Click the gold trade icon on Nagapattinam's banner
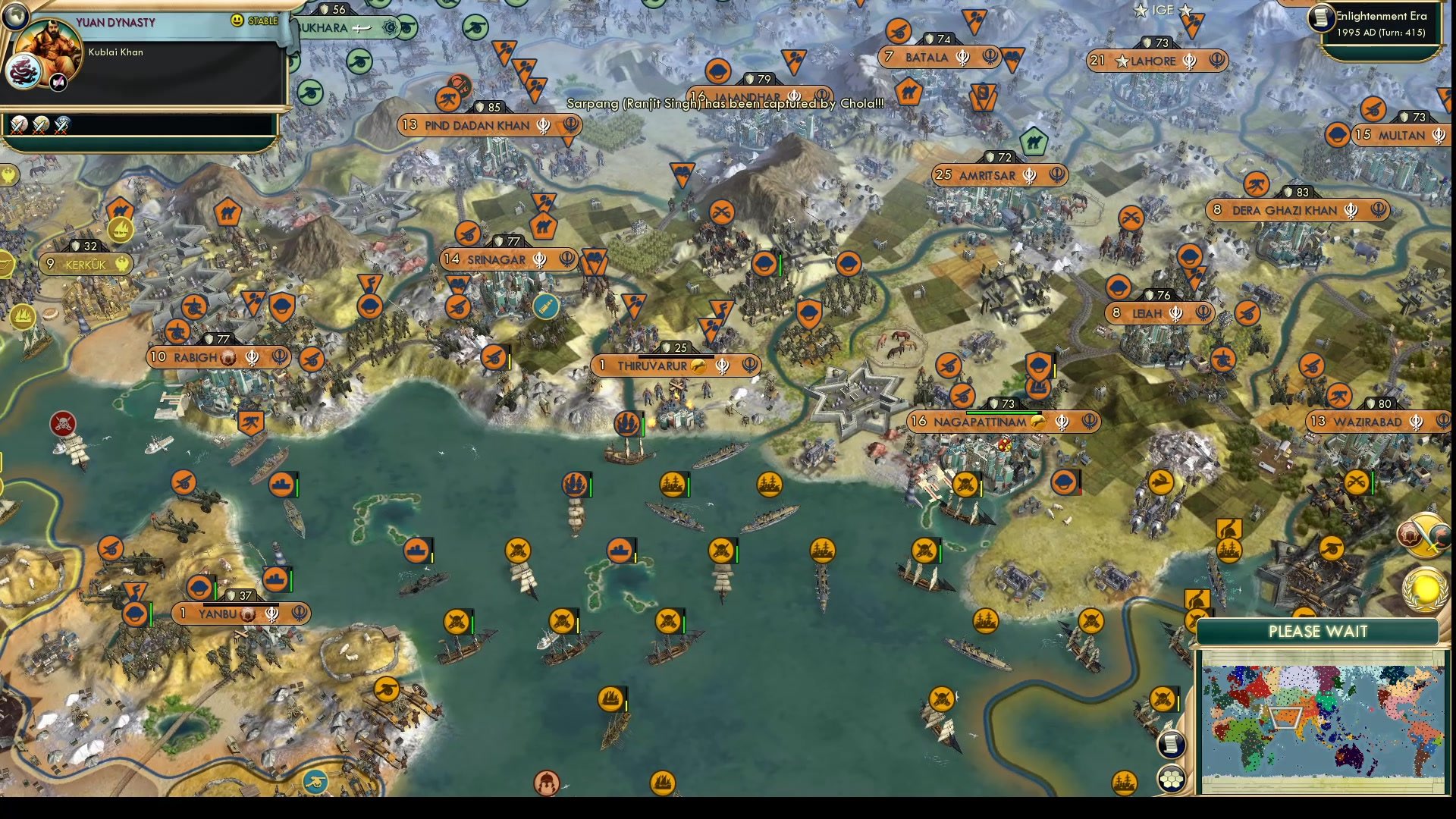This screenshot has width=1456, height=819. [1040, 422]
